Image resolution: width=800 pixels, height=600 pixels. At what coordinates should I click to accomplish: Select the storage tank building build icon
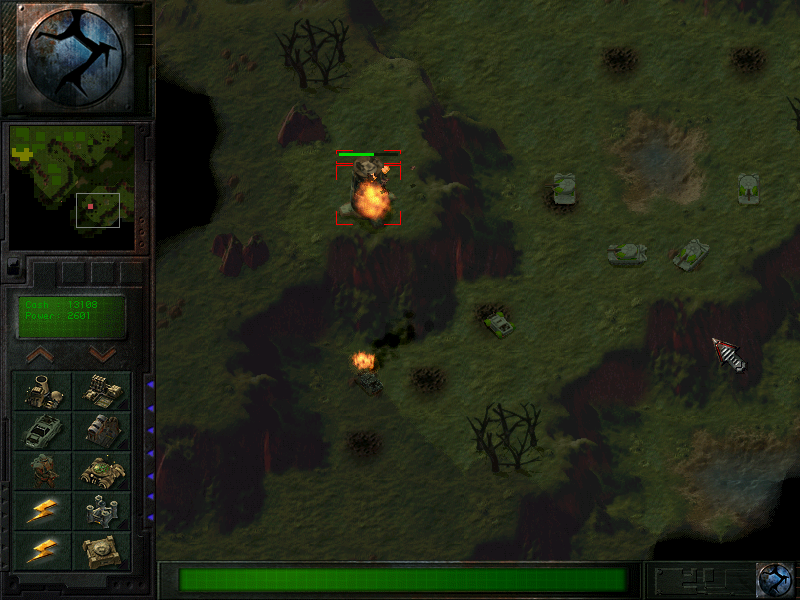tap(102, 431)
